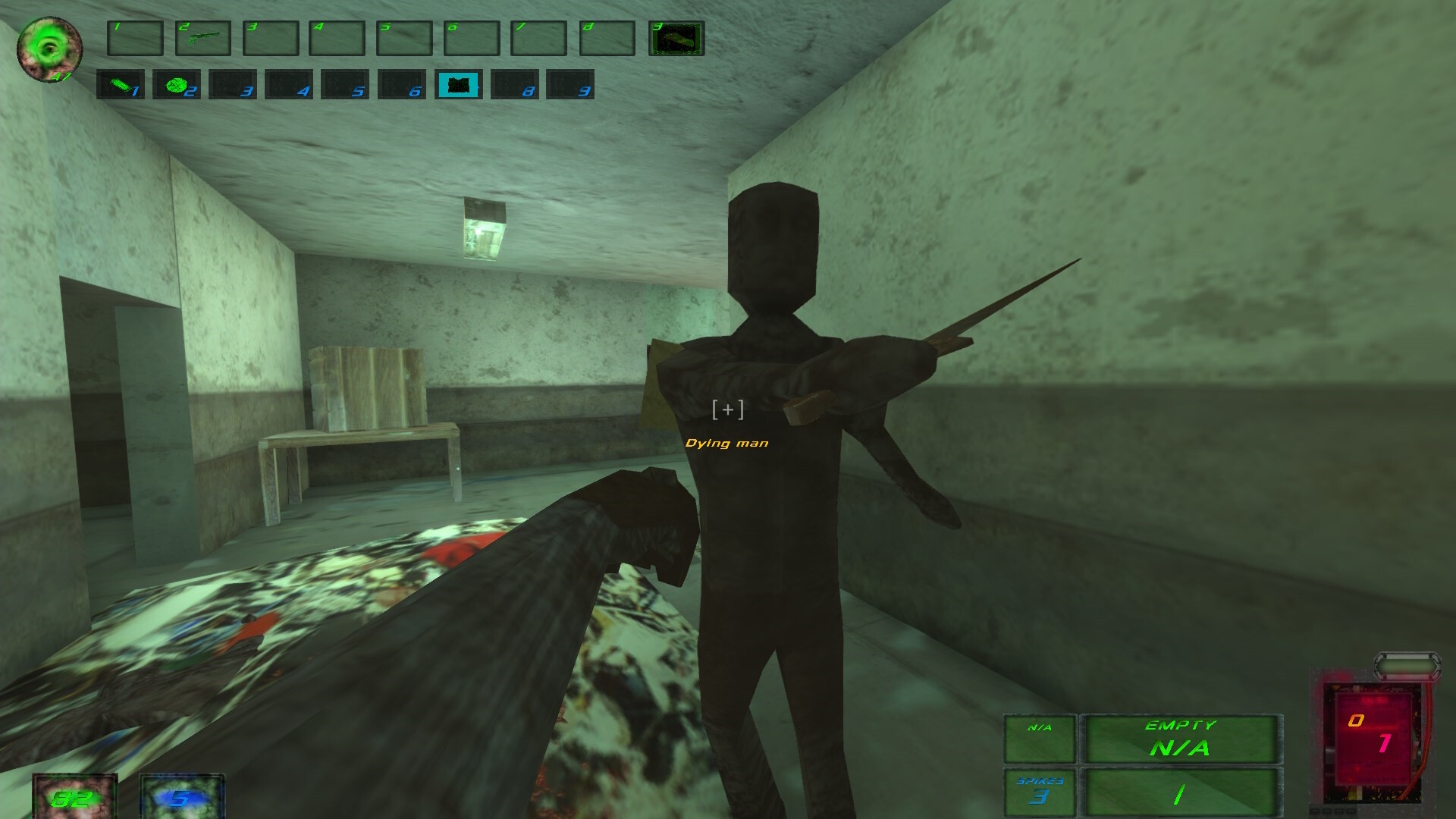The width and height of the screenshot is (1456, 819).
Task: Click the green eye health indicator
Action: point(49,47)
